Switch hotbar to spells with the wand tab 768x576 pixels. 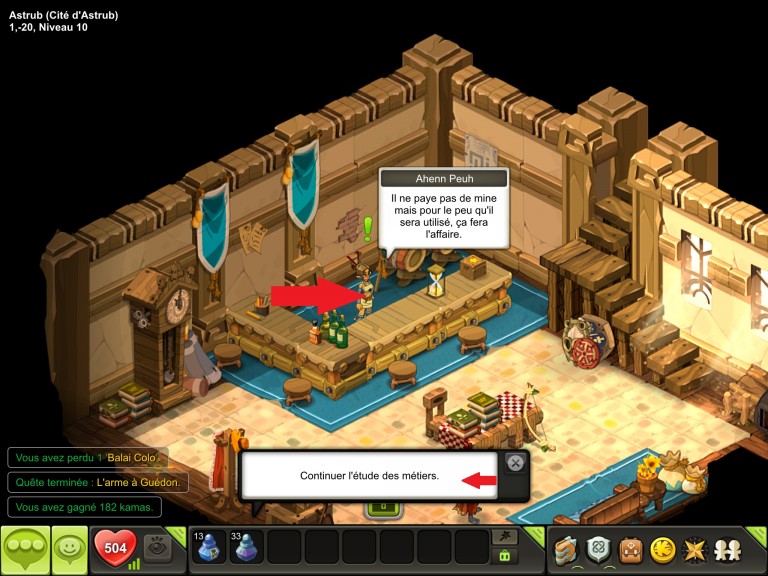point(505,537)
